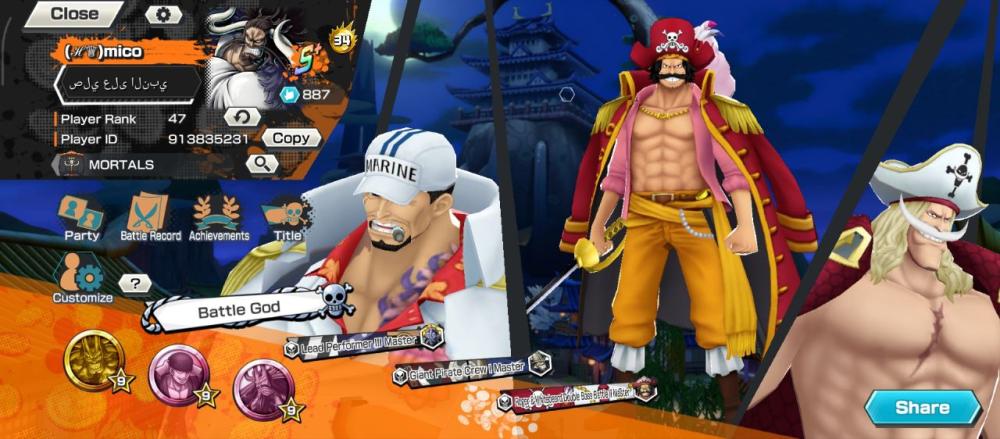The image size is (1000, 439).
Task: Click the question mark help button
Action: (135, 284)
